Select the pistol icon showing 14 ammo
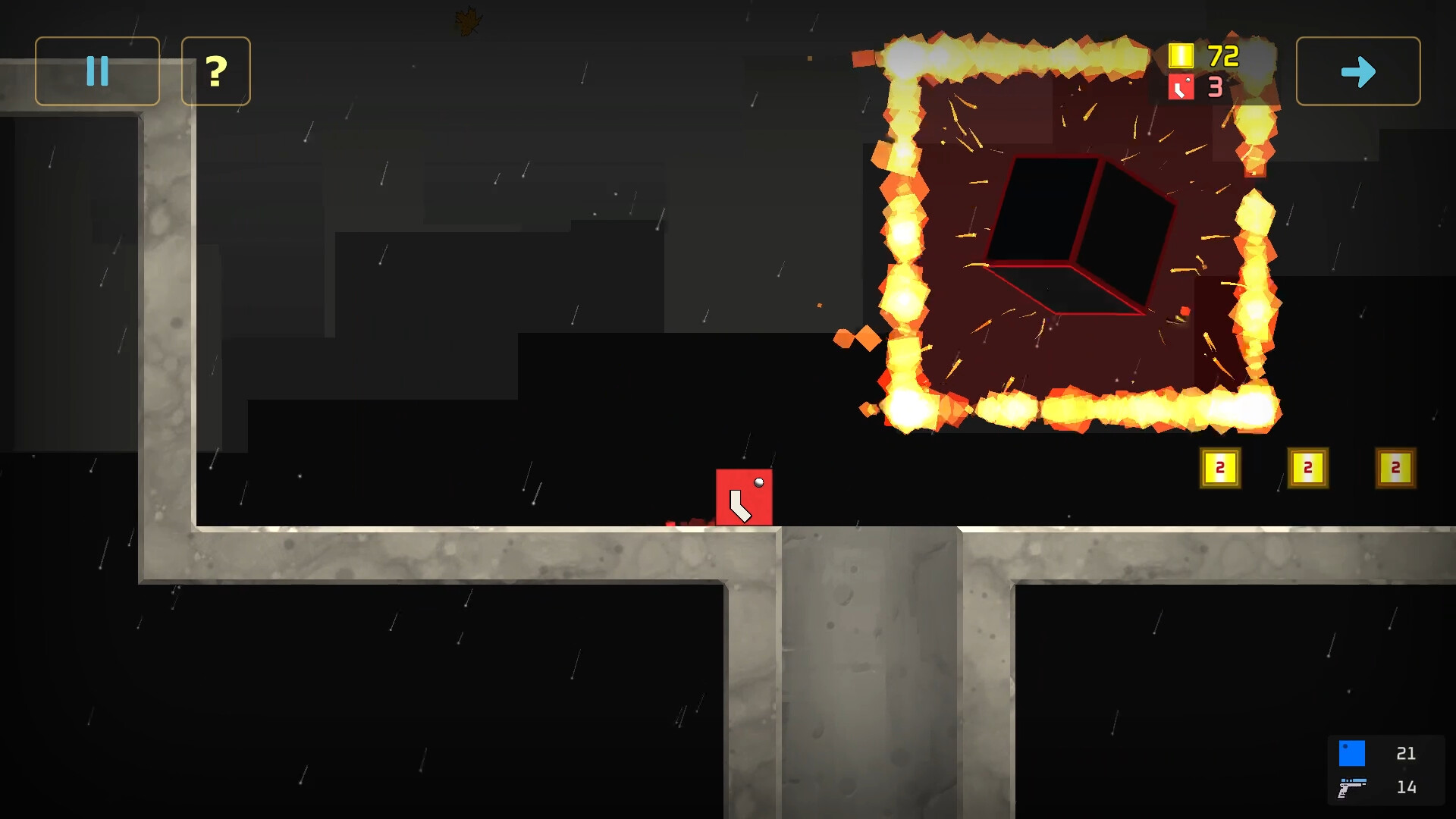Image resolution: width=1456 pixels, height=819 pixels. pos(1353,786)
